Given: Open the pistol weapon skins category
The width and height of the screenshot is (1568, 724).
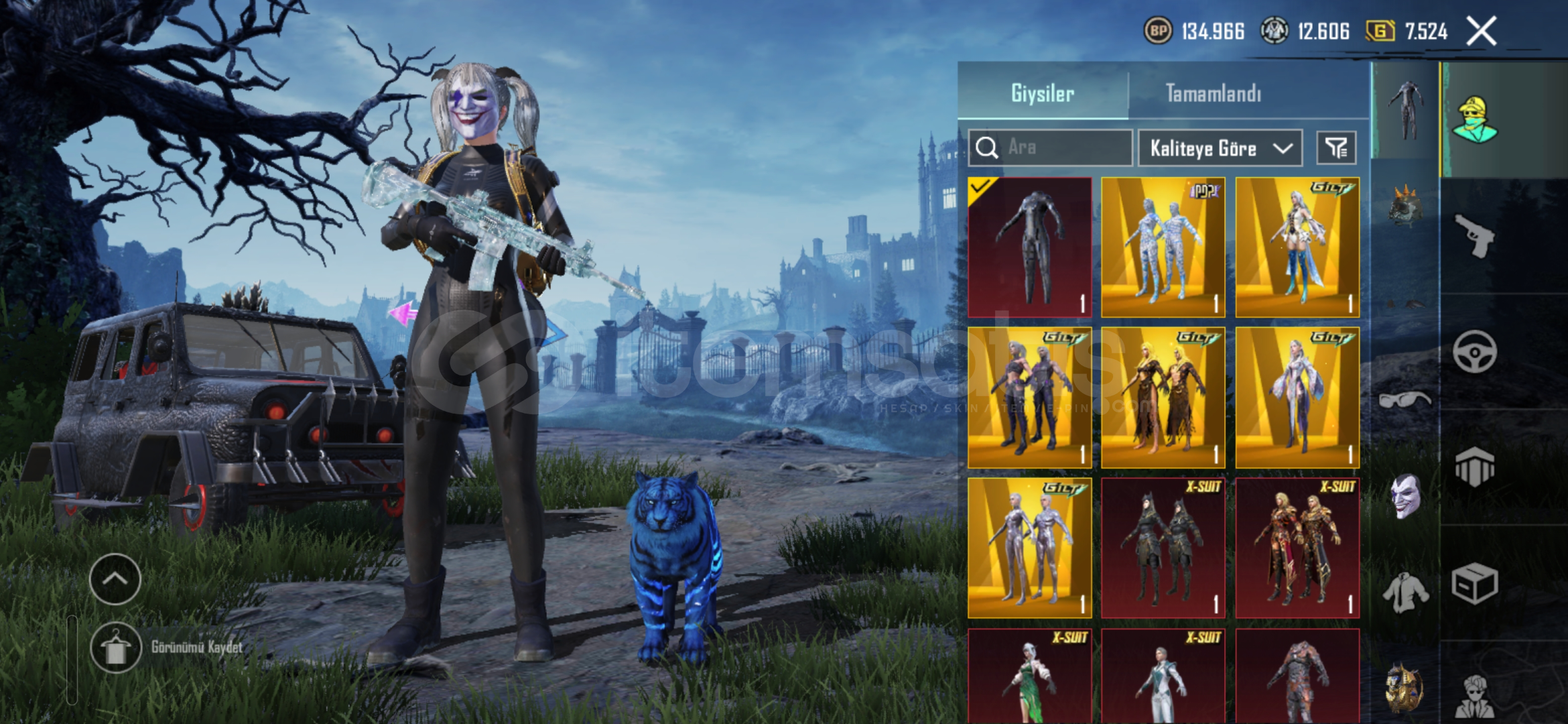Looking at the screenshot, I should (x=1475, y=235).
